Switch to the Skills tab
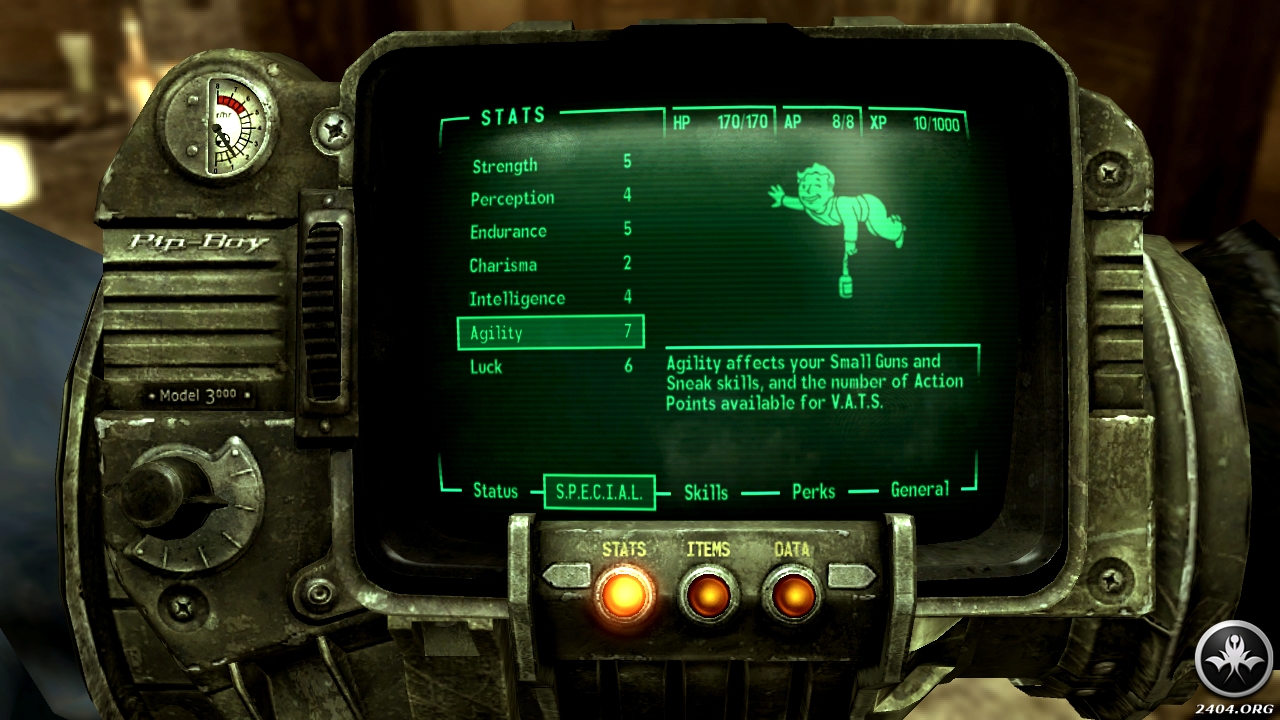This screenshot has width=1280, height=720. point(706,492)
